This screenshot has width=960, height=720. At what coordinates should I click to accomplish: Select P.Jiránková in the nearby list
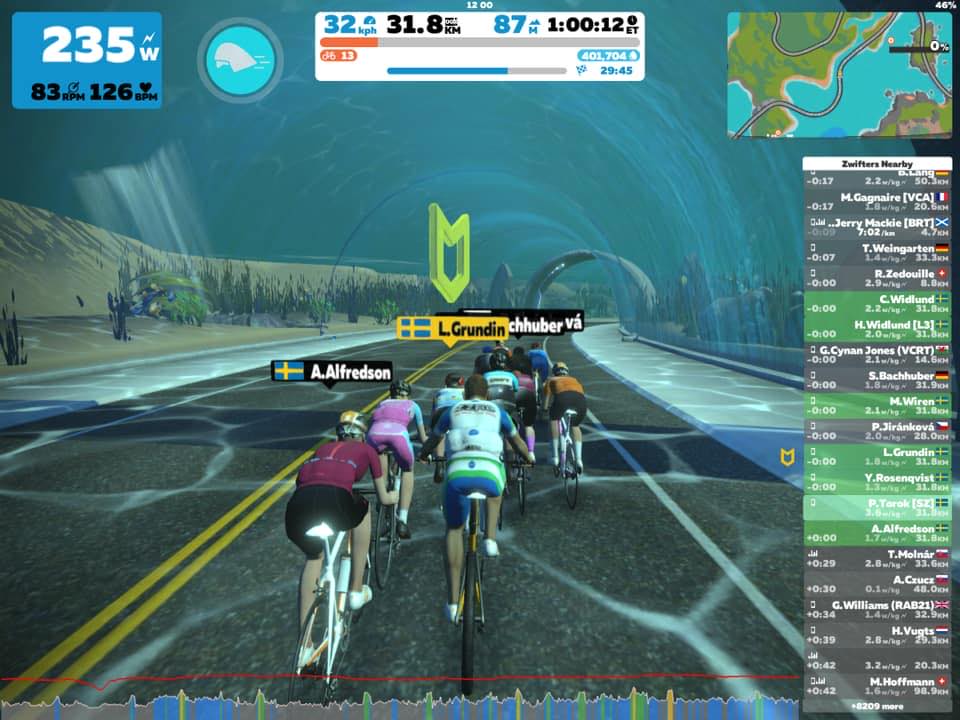point(876,431)
